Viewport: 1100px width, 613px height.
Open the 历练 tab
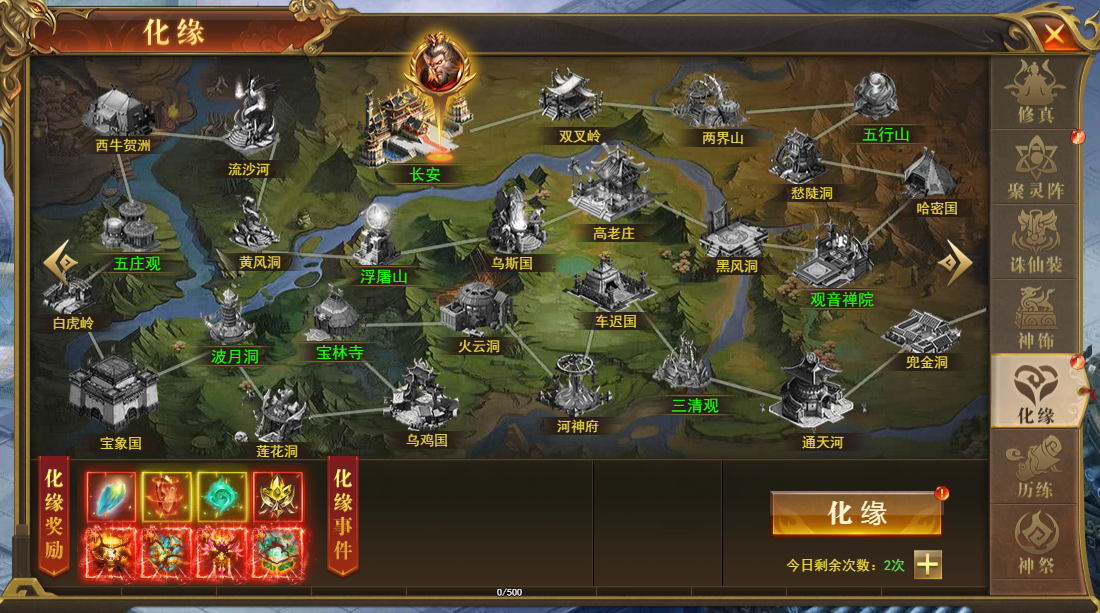[1035, 467]
